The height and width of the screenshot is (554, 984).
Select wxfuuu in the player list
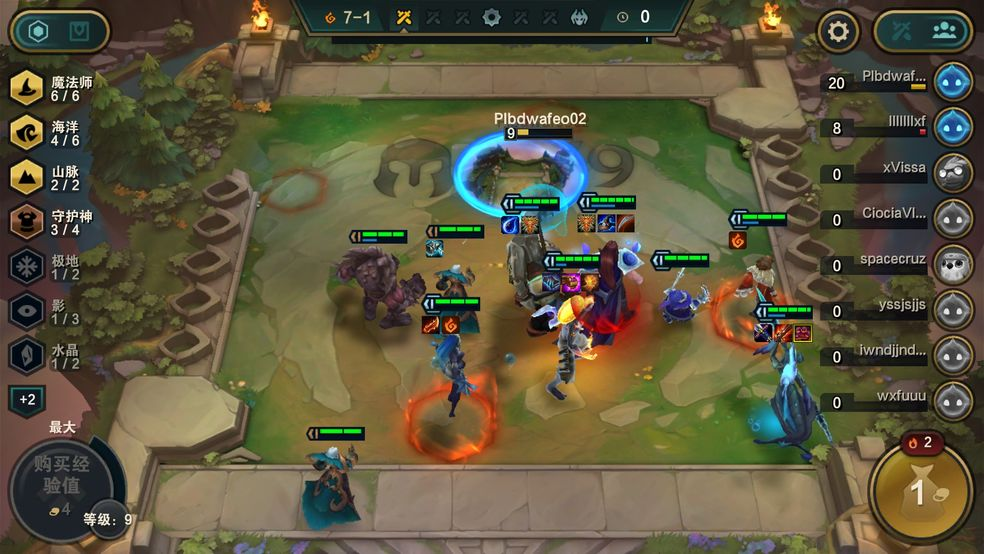952,401
